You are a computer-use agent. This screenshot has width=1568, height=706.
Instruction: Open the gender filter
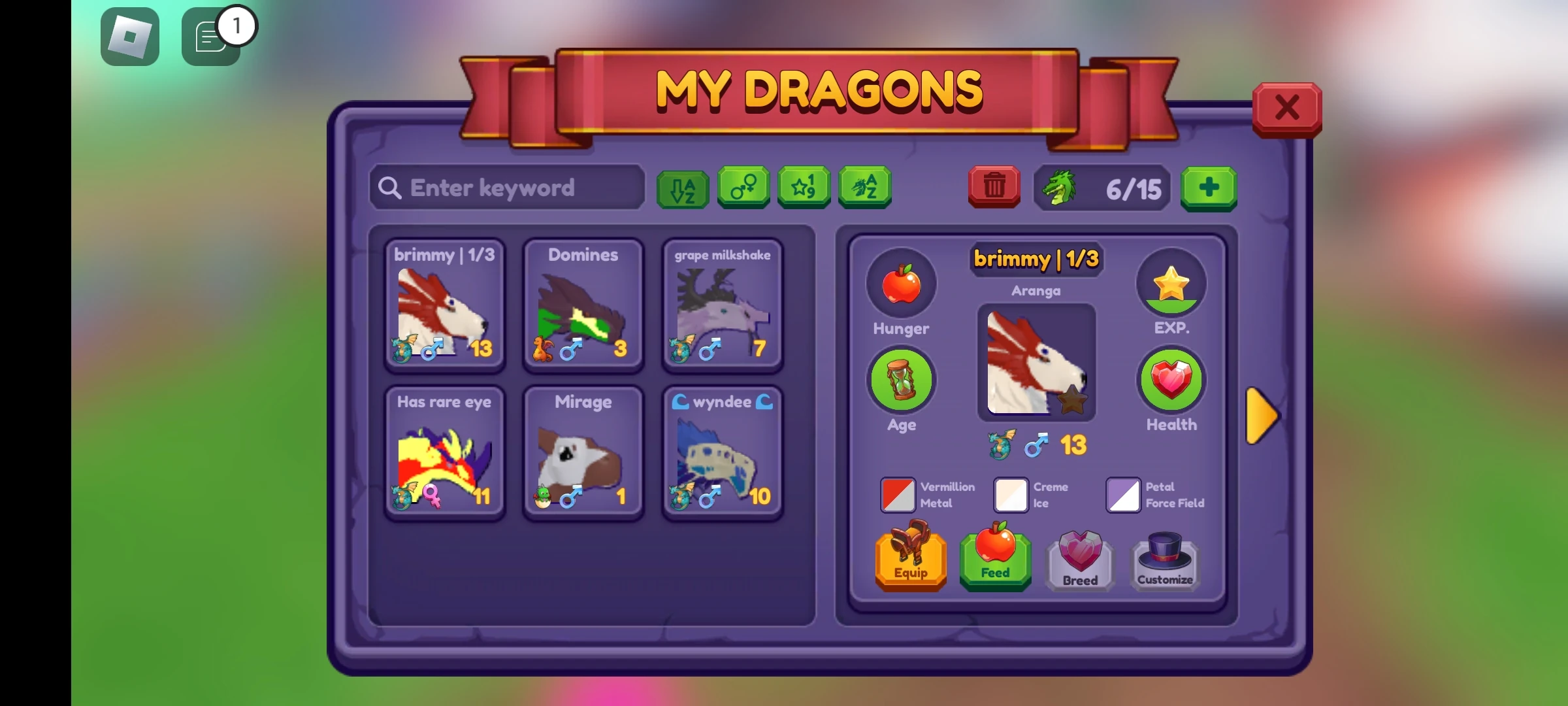tap(744, 189)
